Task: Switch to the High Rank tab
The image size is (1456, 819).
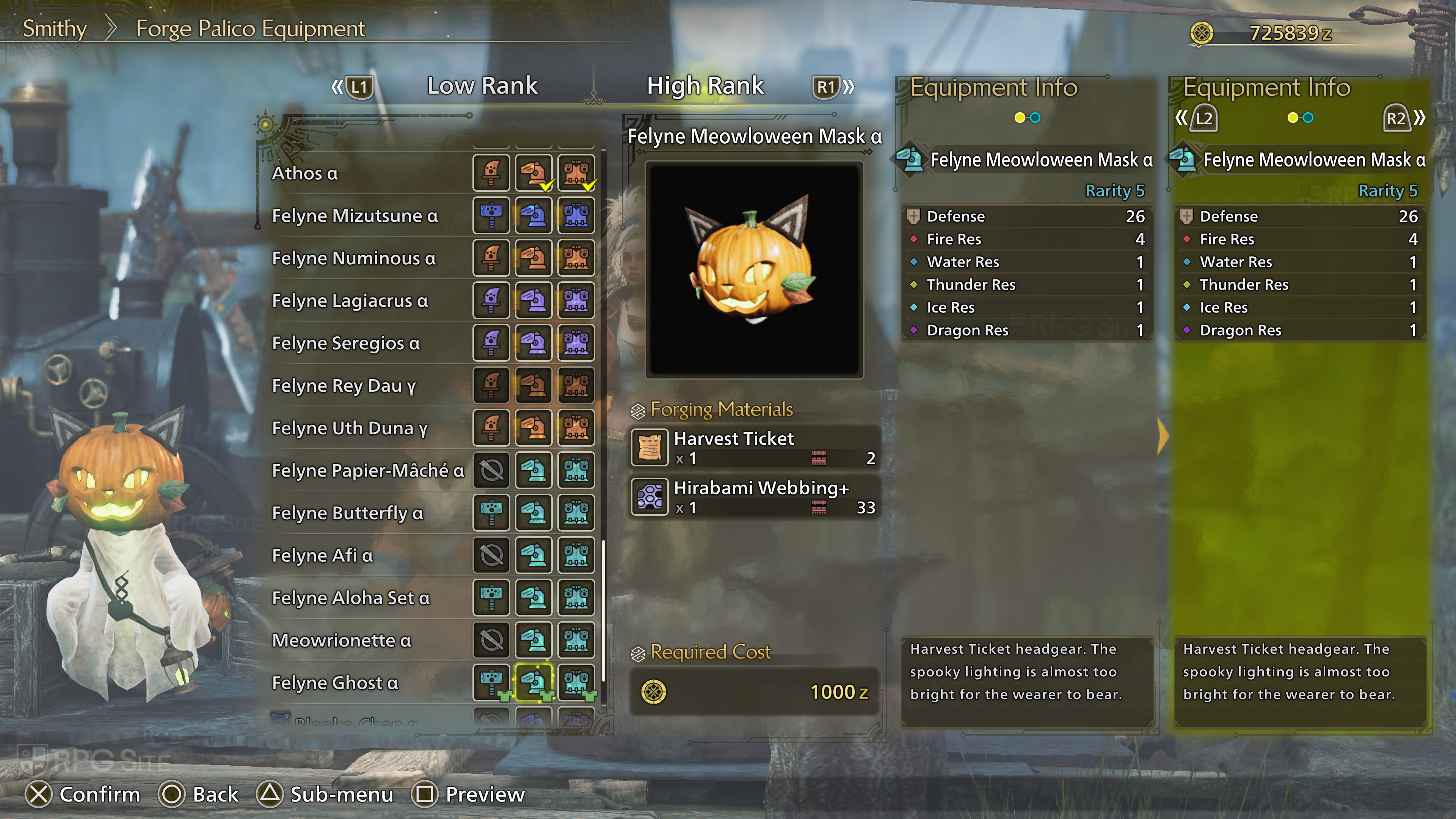Action: point(705,86)
